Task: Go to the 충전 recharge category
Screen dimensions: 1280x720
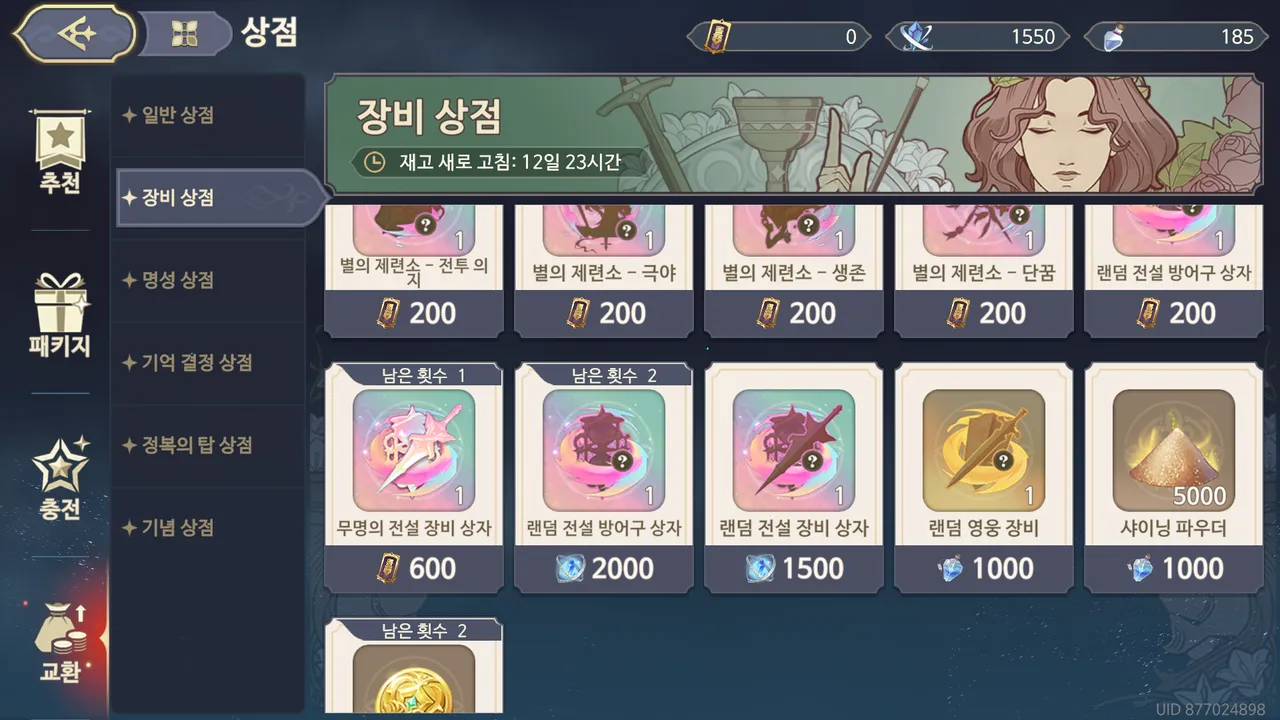Action: (60, 480)
